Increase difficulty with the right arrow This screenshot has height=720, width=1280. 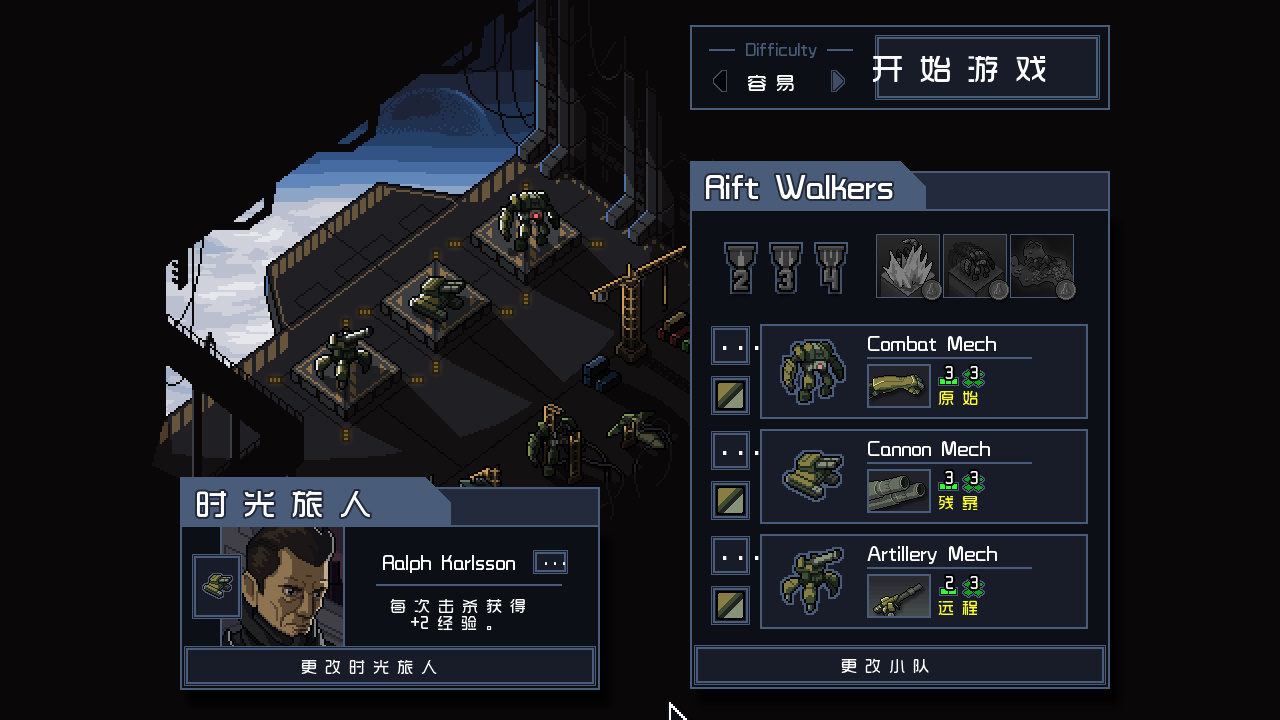pyautogui.click(x=838, y=82)
